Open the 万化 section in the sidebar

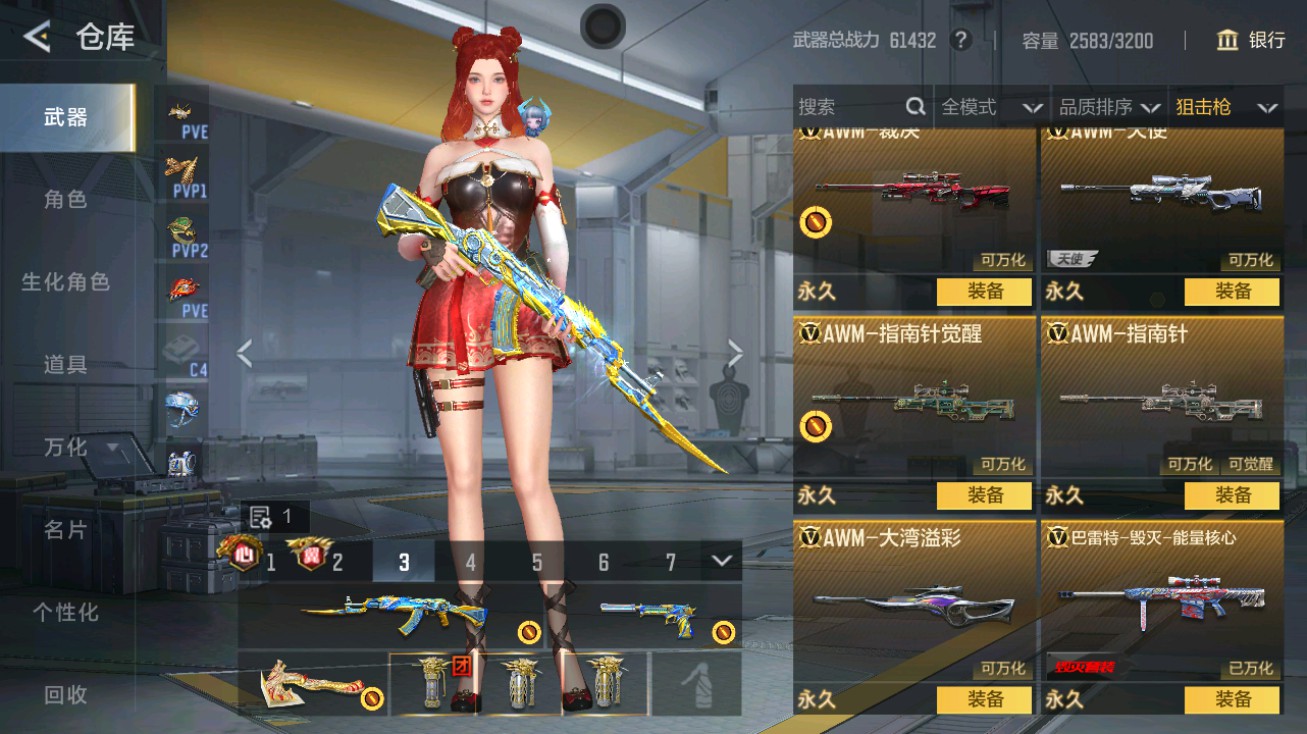pos(66,448)
